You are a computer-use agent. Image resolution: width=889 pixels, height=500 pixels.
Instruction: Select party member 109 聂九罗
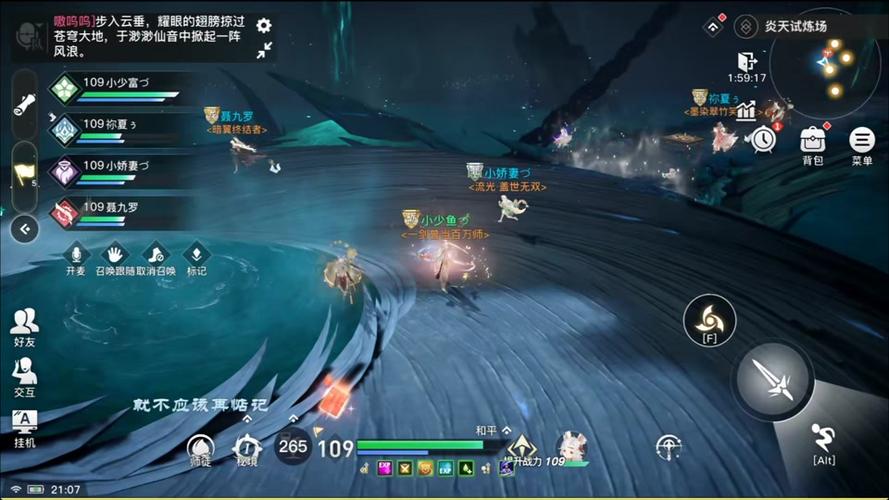(115, 211)
